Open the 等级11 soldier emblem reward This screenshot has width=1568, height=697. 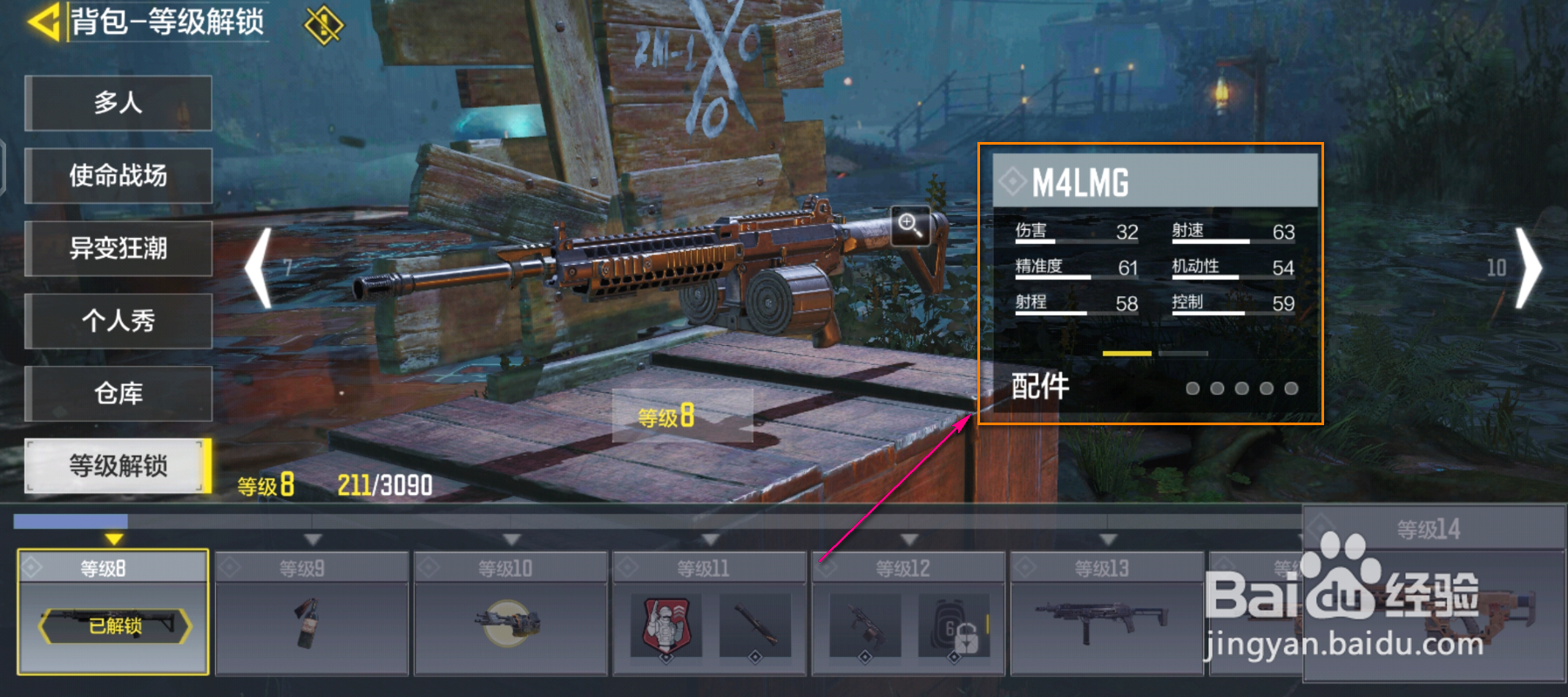pyautogui.click(x=666, y=626)
